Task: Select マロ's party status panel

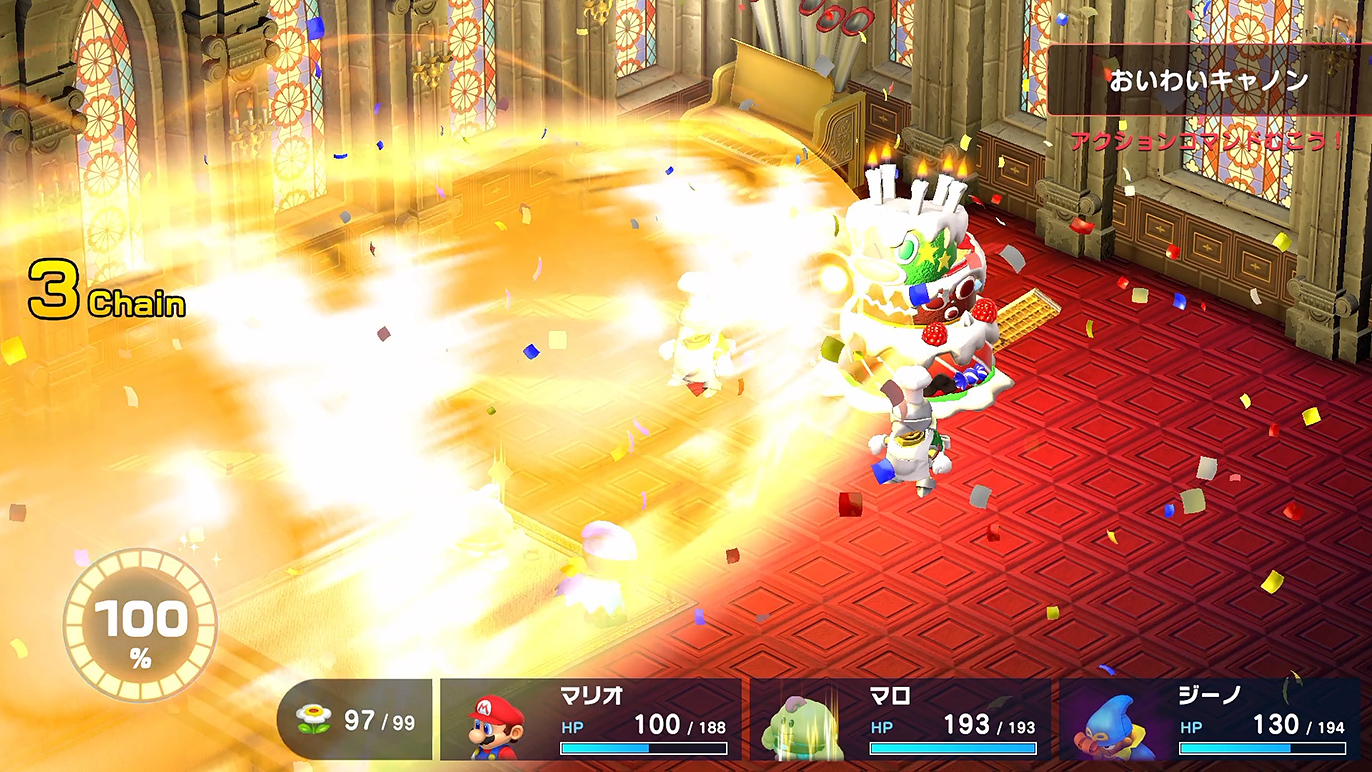Action: [900, 720]
